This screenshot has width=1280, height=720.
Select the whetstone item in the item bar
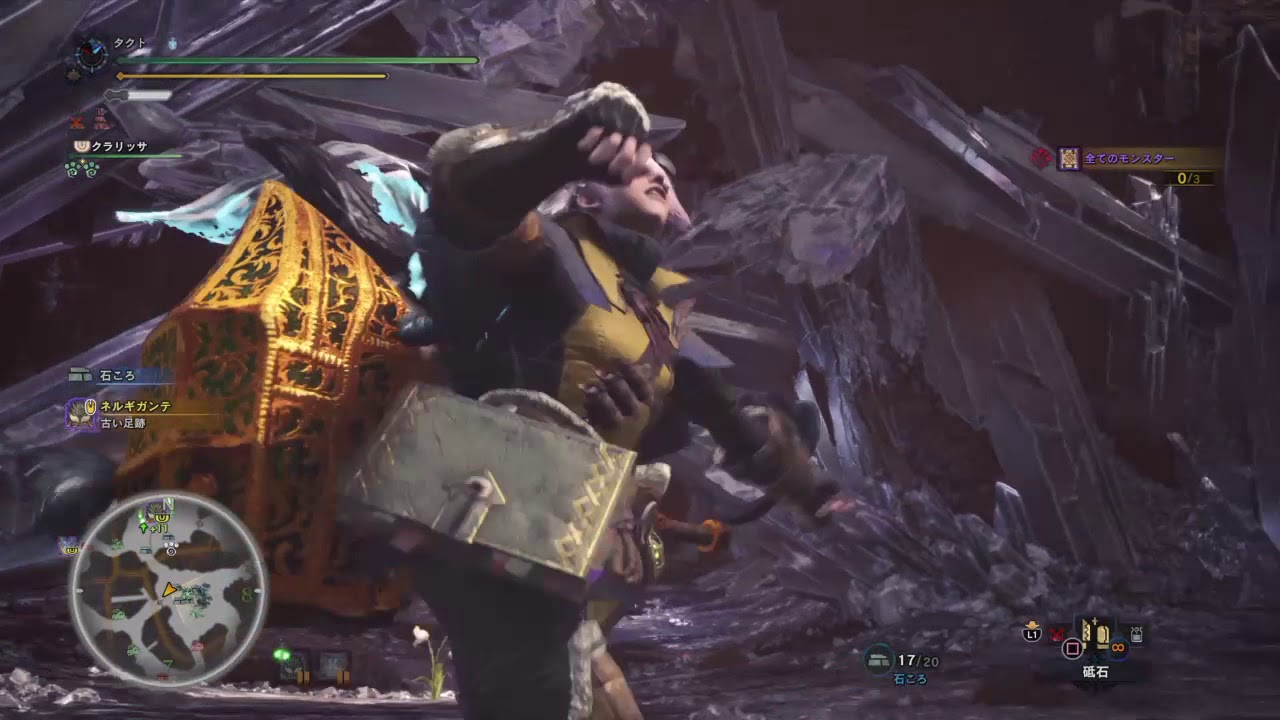point(1097,636)
